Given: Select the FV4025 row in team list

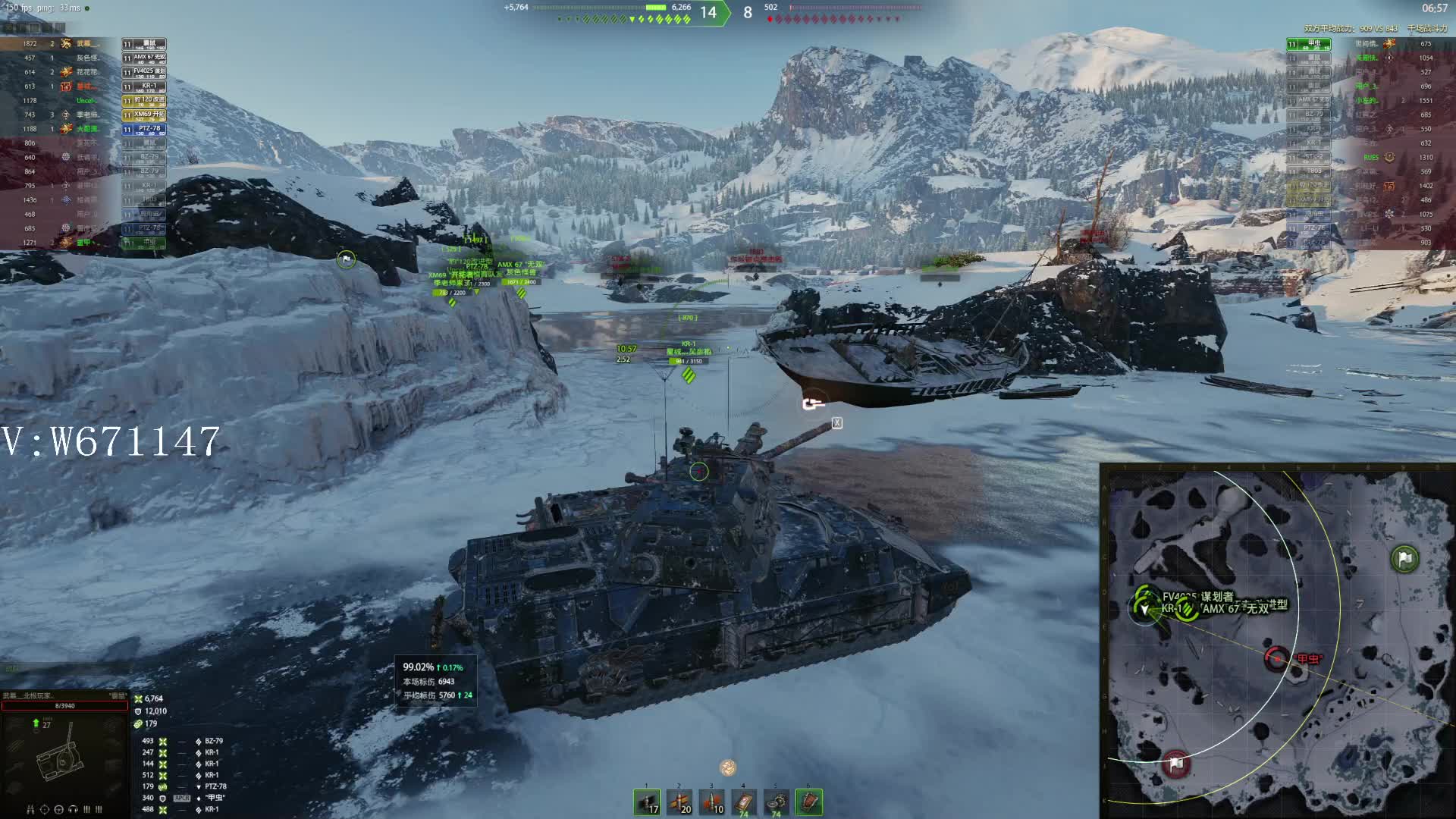Looking at the screenshot, I should coord(144,72).
